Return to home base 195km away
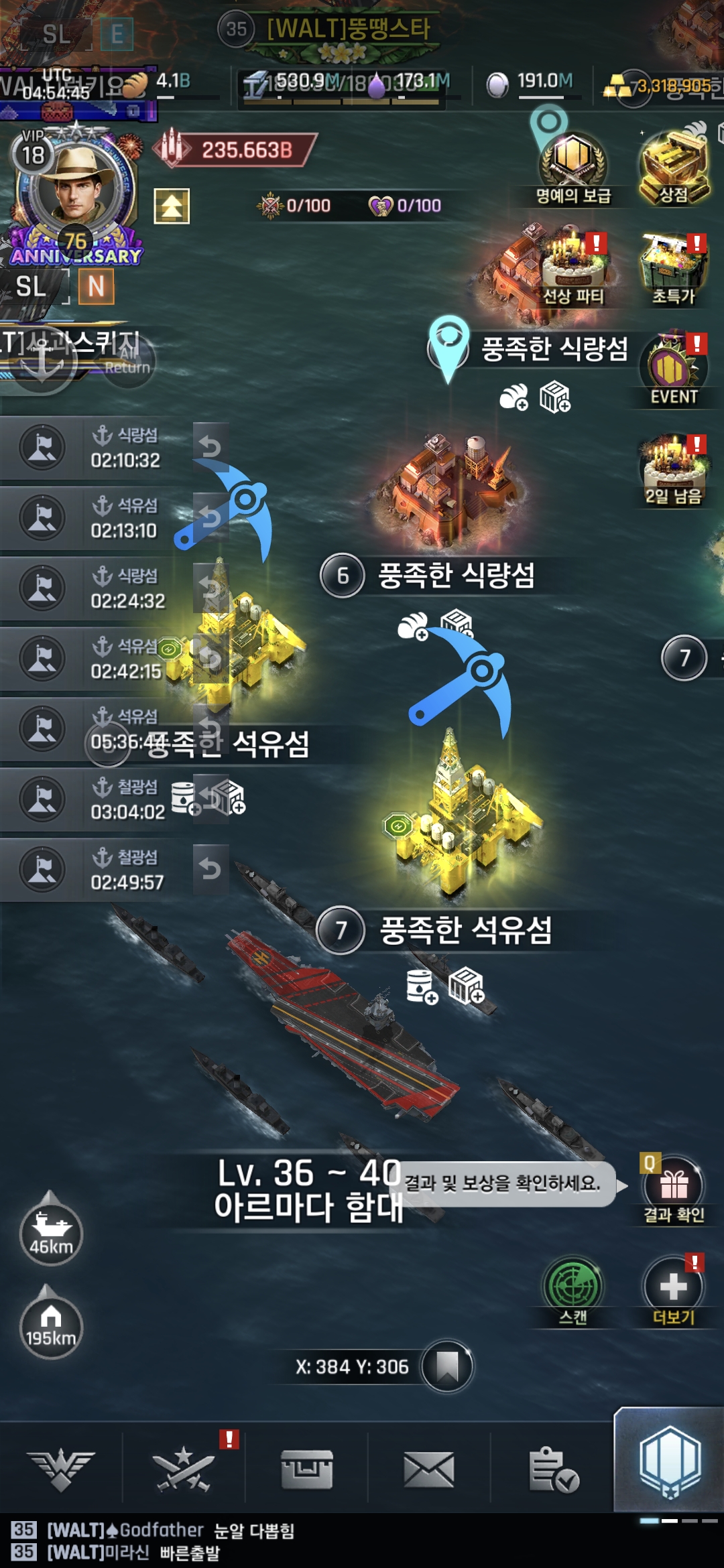Viewport: 724px width, 1568px height. click(51, 1327)
